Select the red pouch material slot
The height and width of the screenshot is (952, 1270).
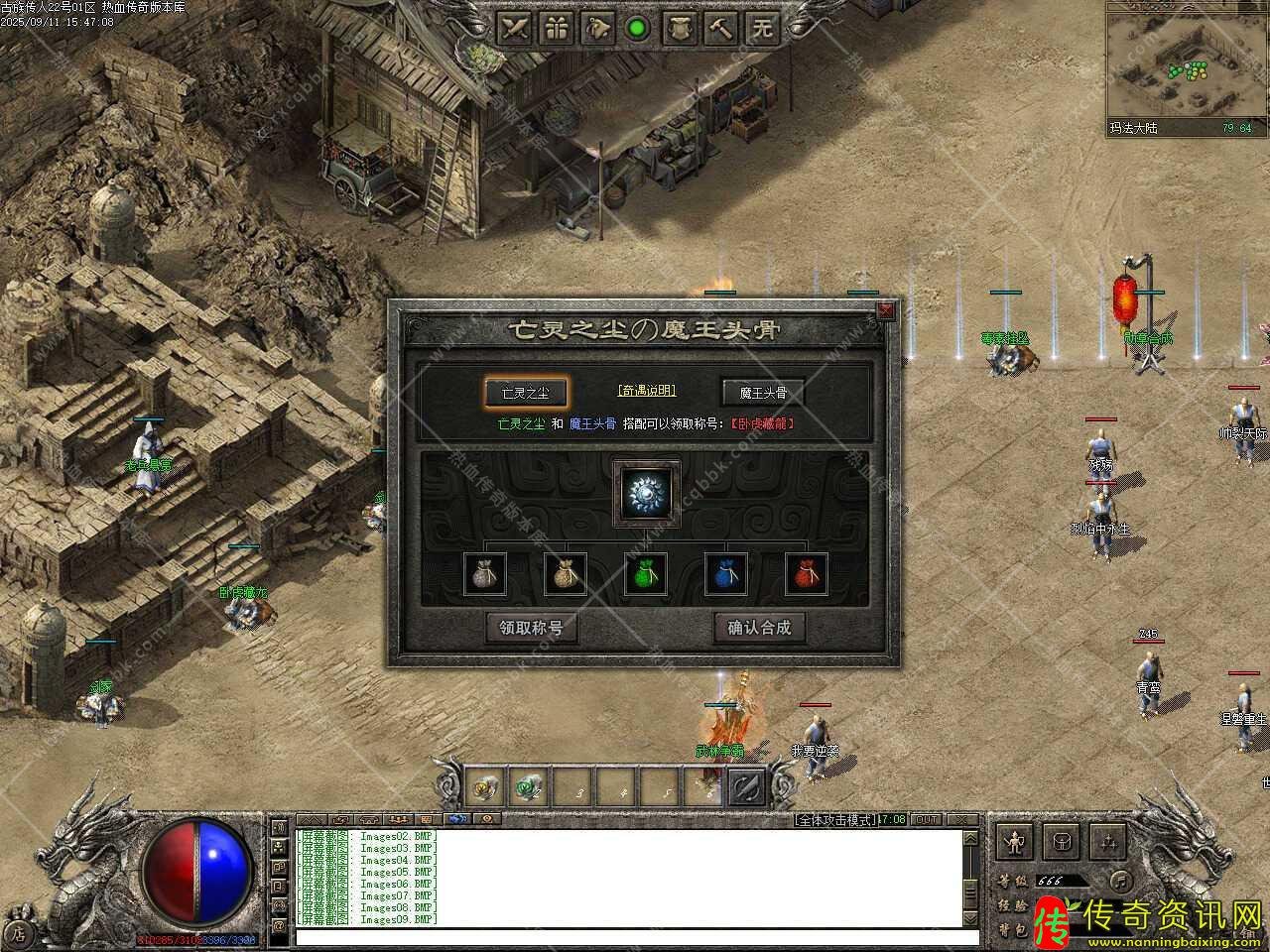807,574
